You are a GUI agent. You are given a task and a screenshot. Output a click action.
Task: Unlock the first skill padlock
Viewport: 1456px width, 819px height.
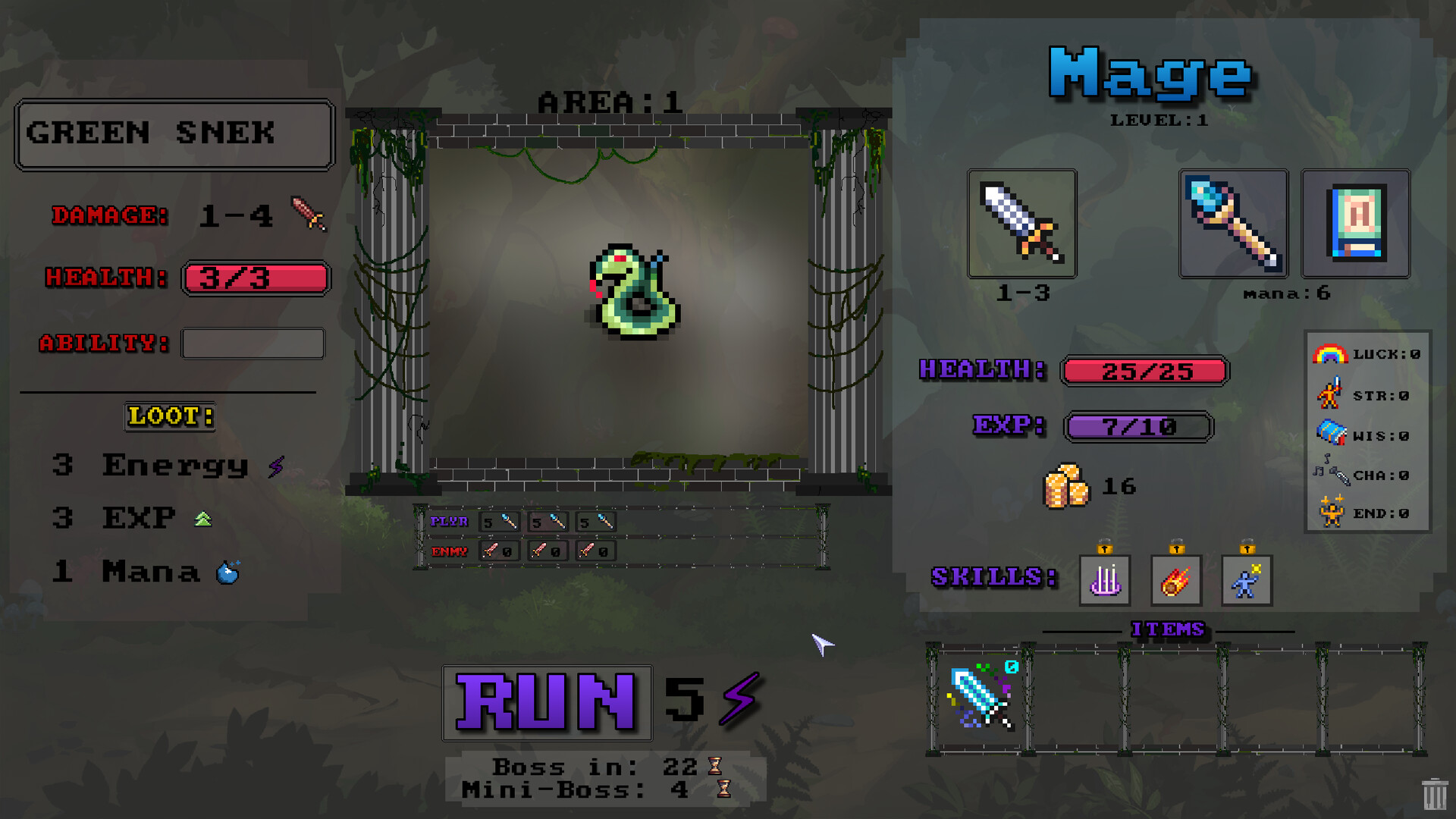coord(1105,548)
